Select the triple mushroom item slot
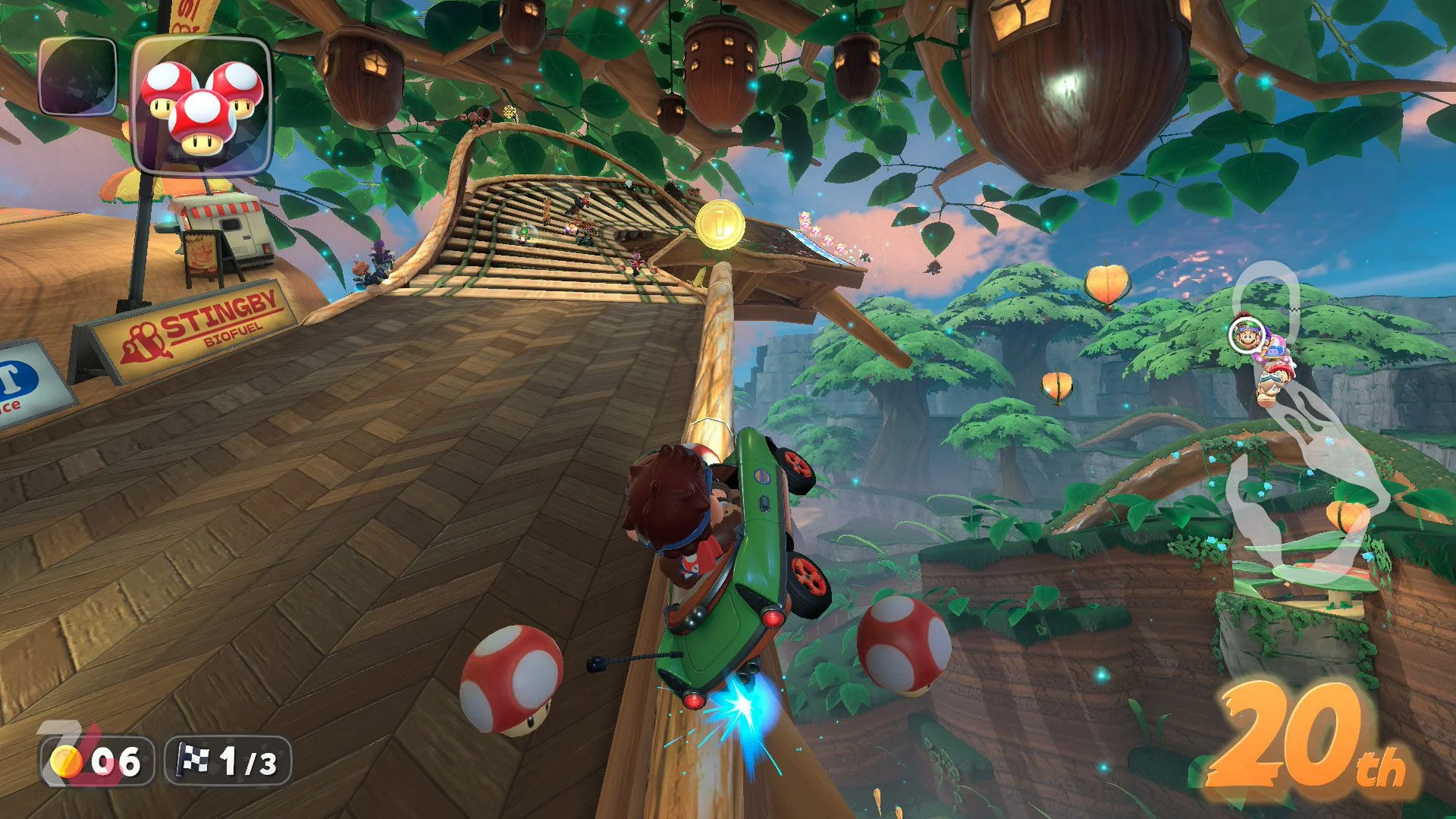 click(202, 105)
